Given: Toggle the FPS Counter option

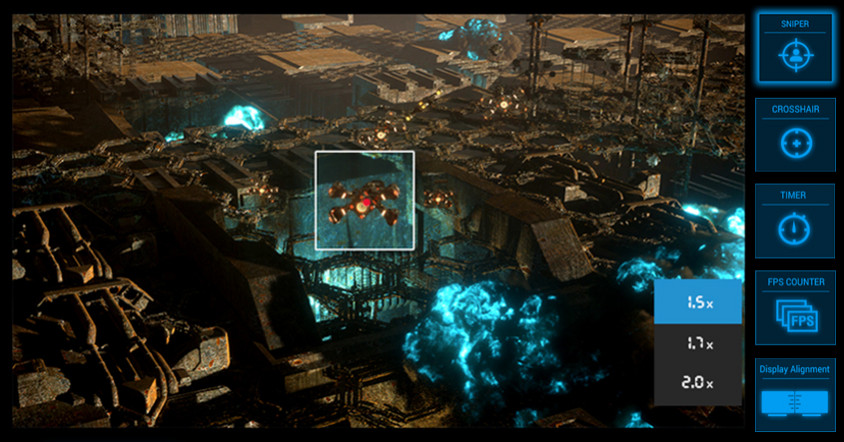Looking at the screenshot, I should point(795,308).
